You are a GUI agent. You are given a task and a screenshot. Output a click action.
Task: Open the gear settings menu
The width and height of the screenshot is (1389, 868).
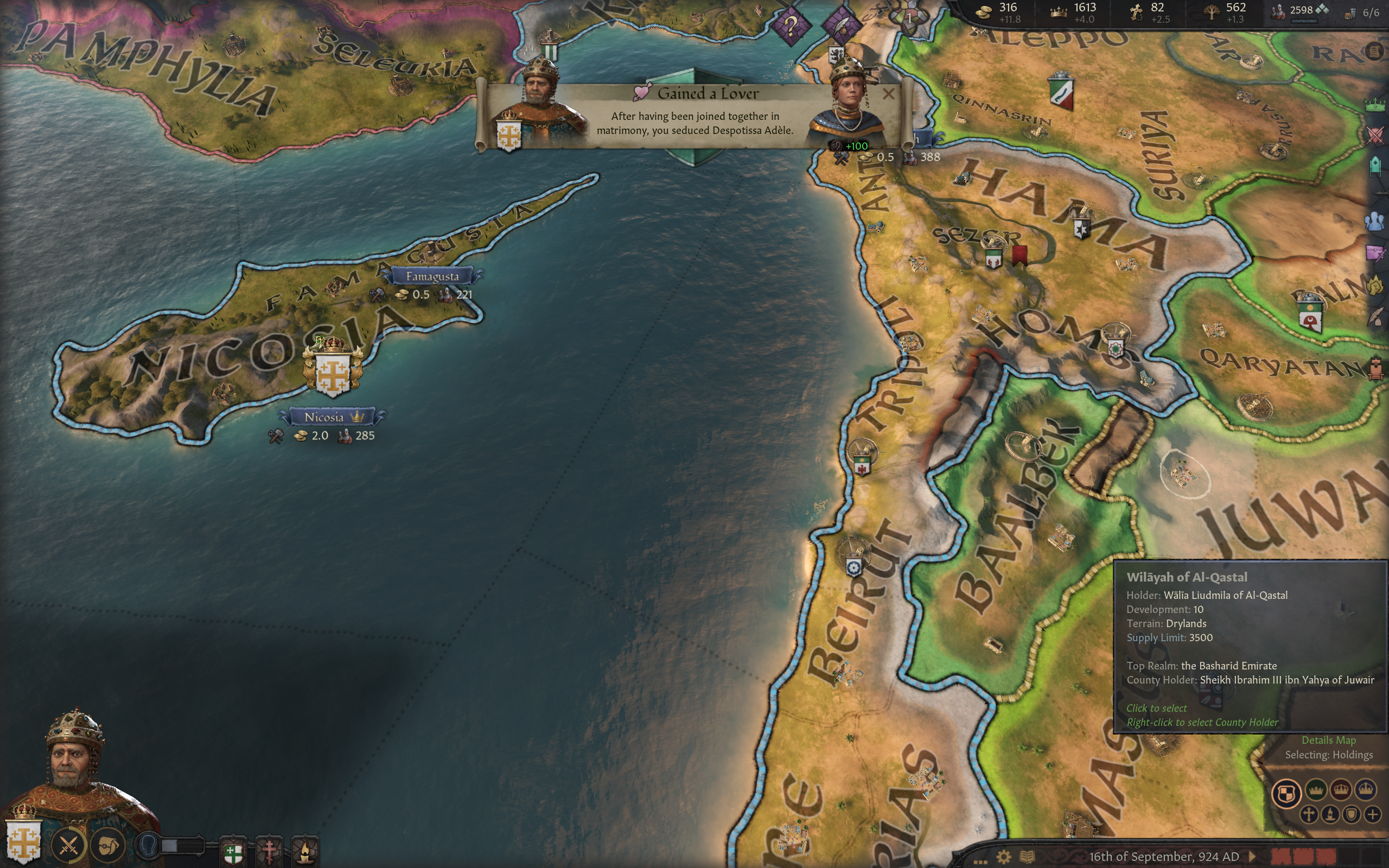pos(1003,857)
